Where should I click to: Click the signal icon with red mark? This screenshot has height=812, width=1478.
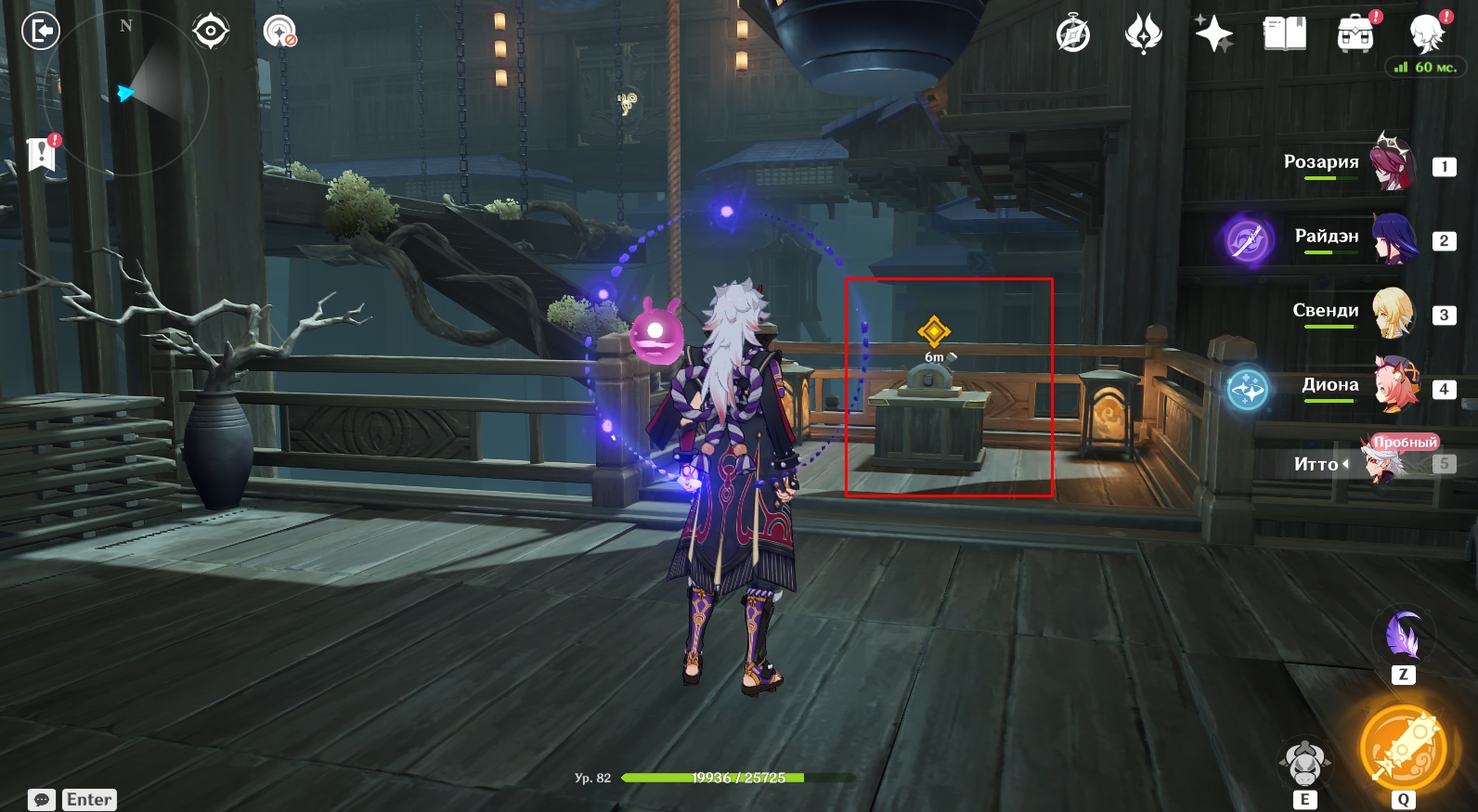coord(279,32)
